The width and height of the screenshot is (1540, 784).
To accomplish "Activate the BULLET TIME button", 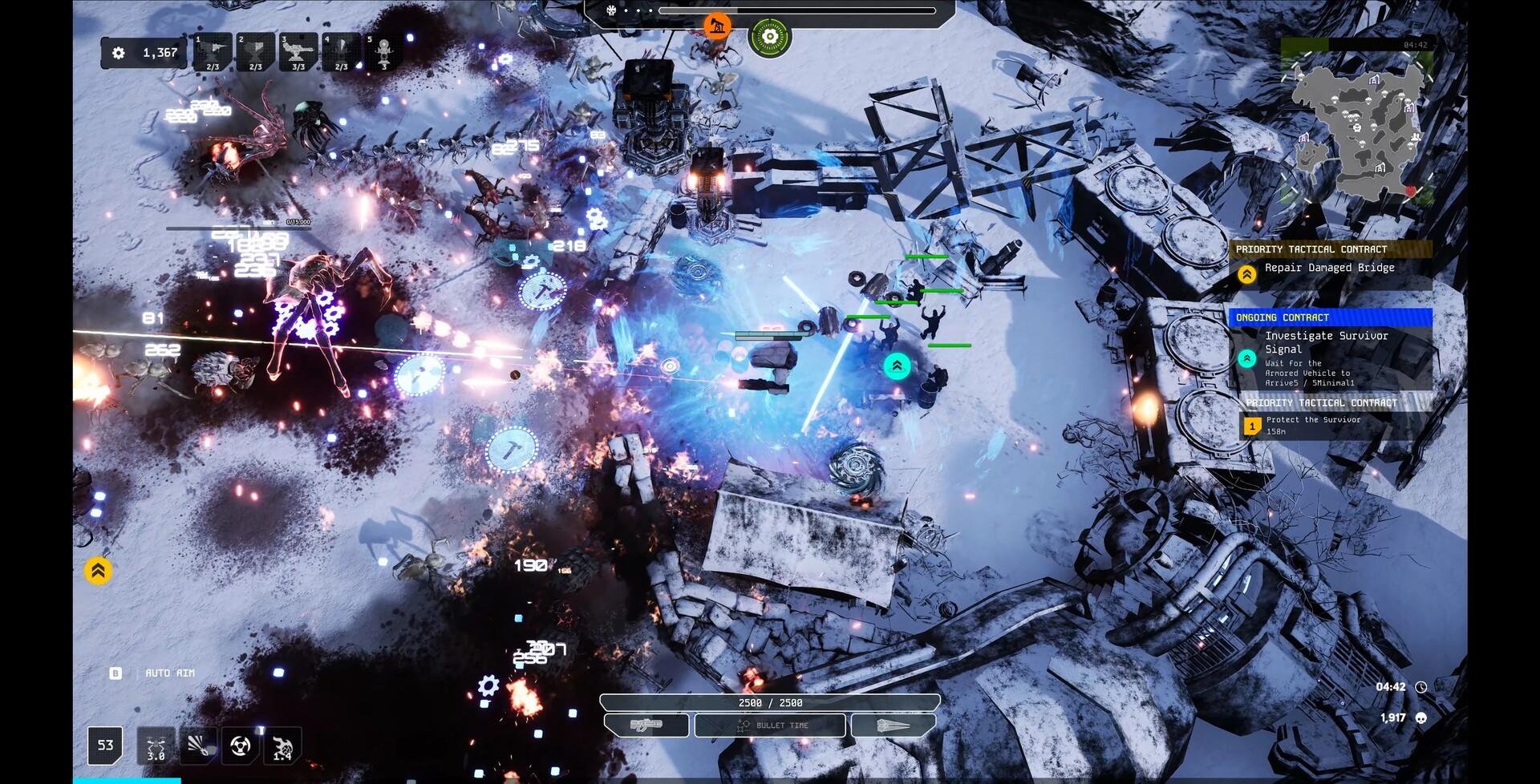I will (x=769, y=725).
